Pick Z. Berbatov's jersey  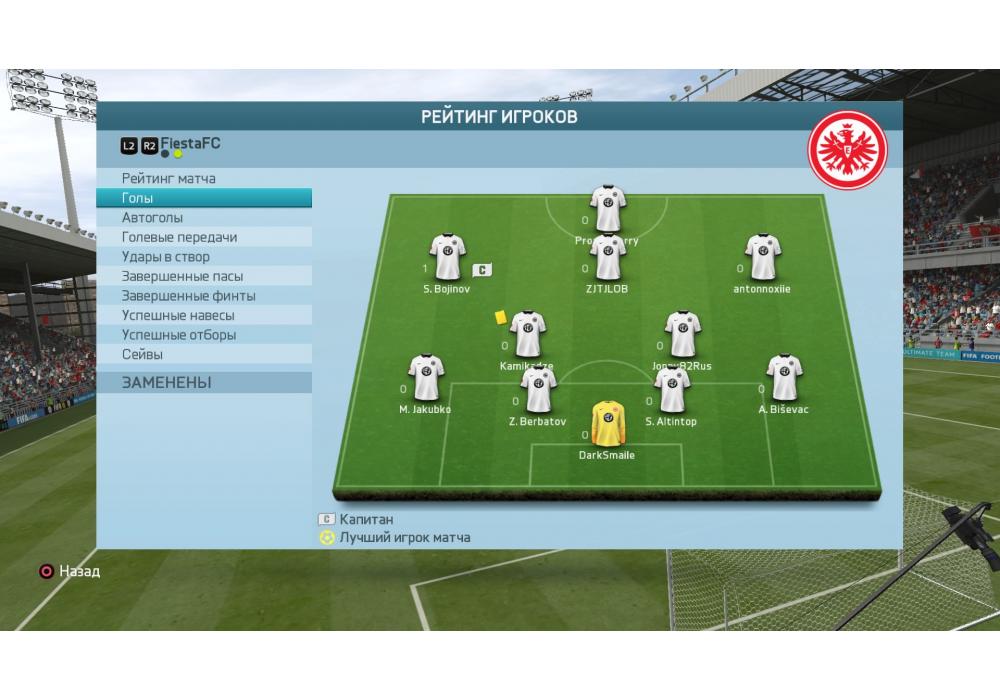[x=538, y=391]
